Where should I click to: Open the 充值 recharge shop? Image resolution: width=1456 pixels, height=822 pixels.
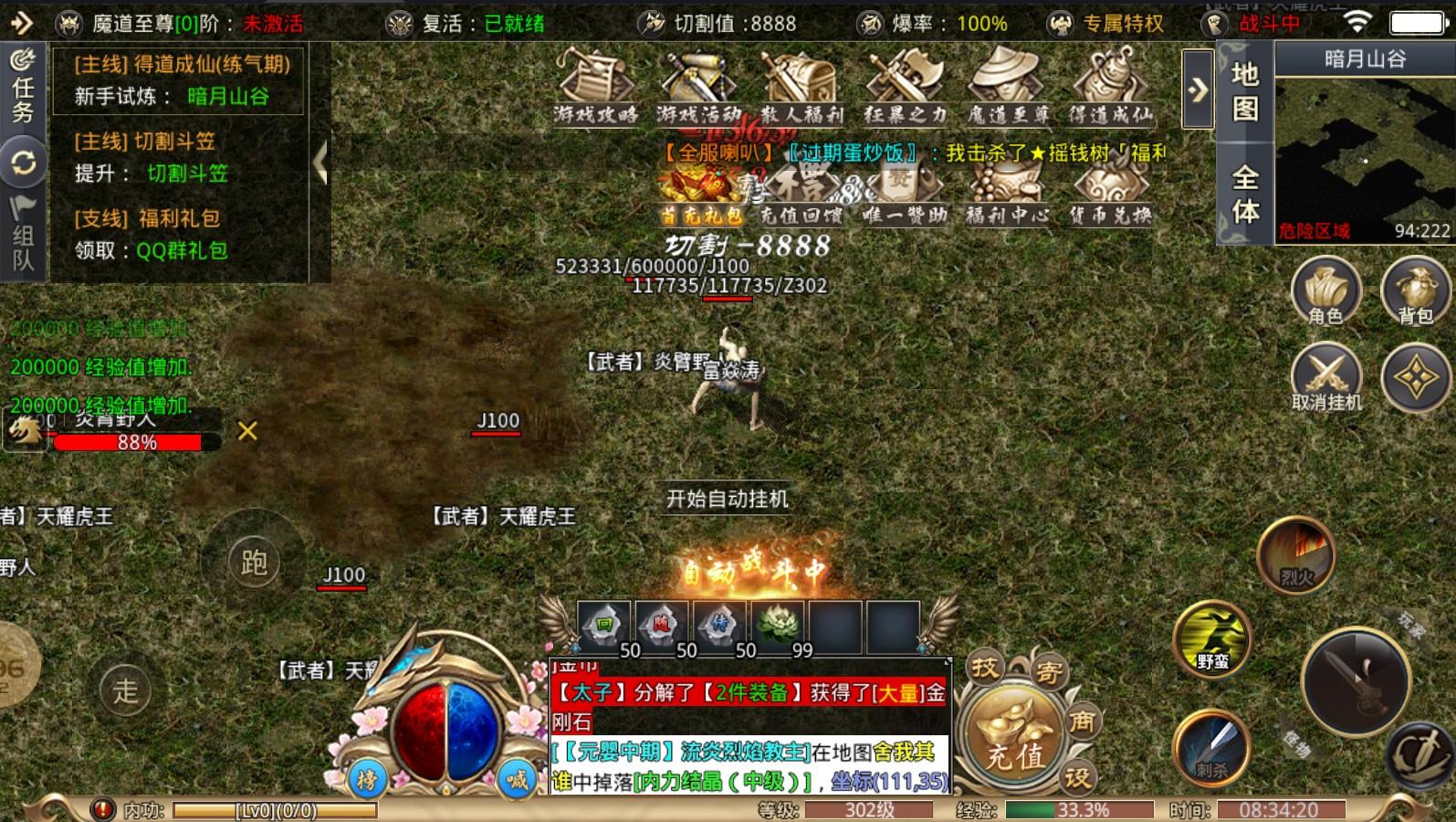pyautogui.click(x=1013, y=742)
